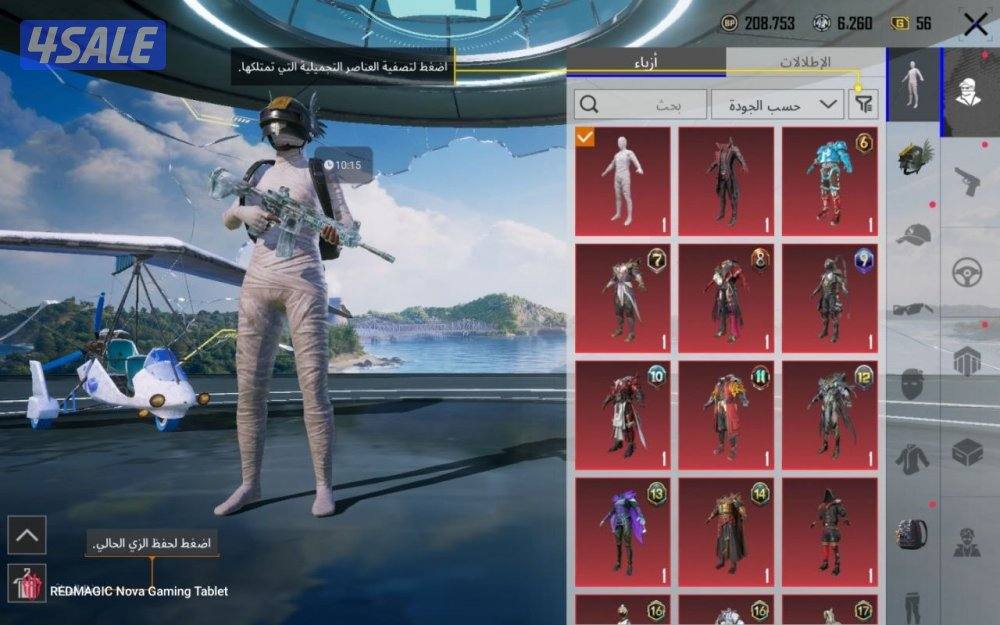Open the helmet category

[x=914, y=158]
